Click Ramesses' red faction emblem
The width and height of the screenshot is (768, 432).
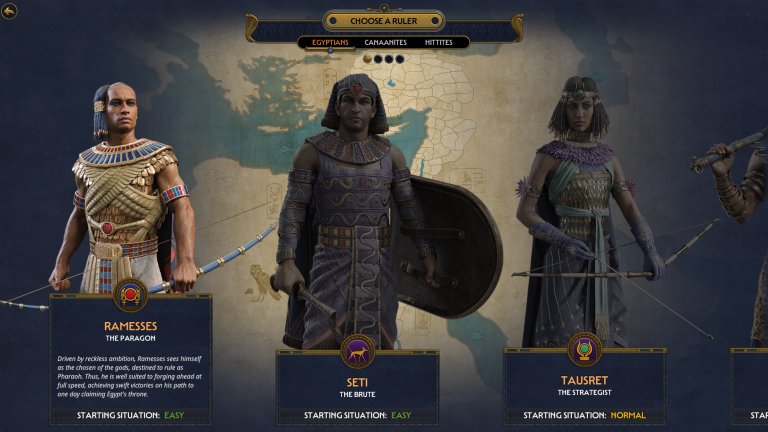[130, 294]
